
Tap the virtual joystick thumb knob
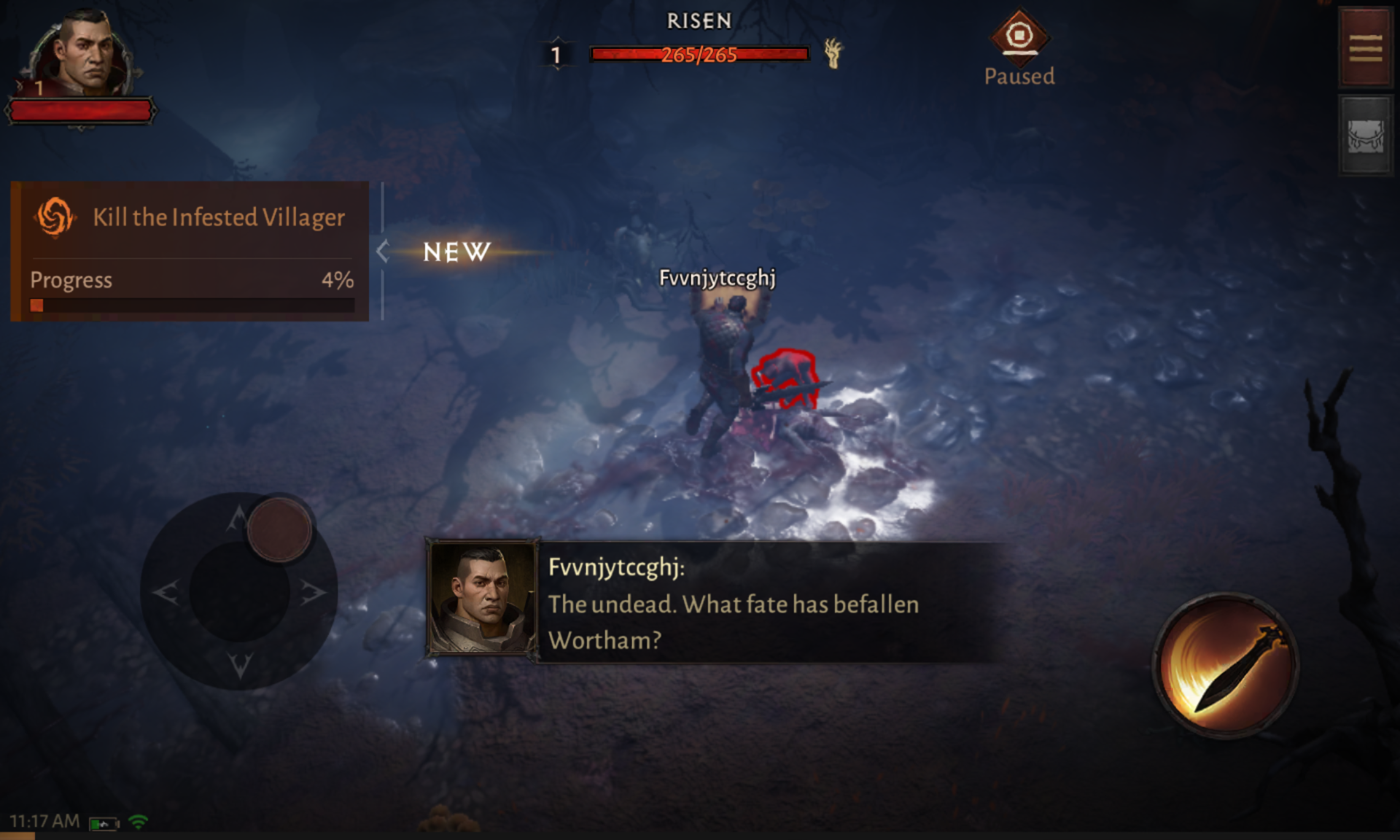[x=279, y=530]
